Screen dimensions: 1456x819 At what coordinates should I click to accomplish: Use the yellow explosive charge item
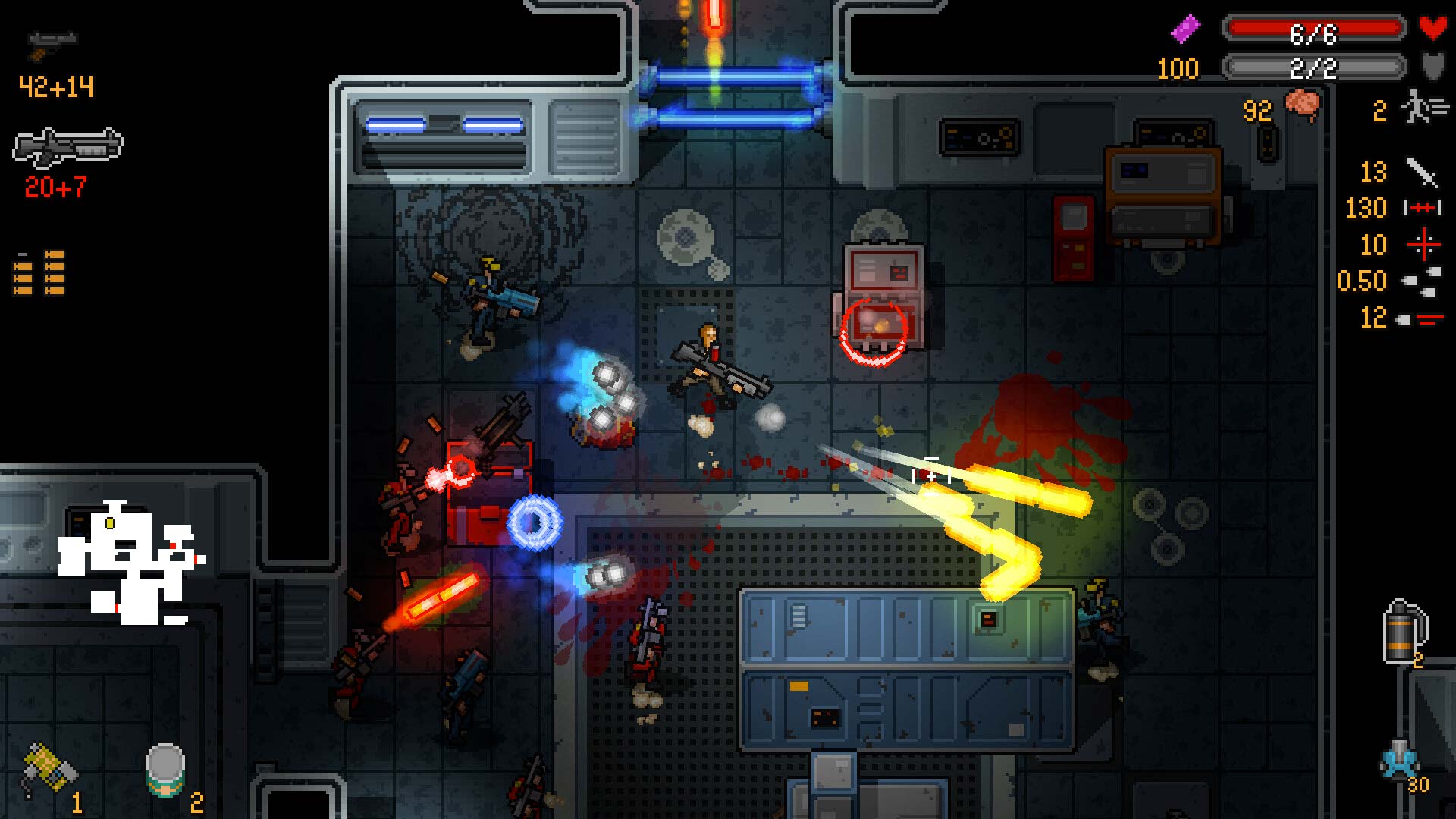tap(49, 769)
